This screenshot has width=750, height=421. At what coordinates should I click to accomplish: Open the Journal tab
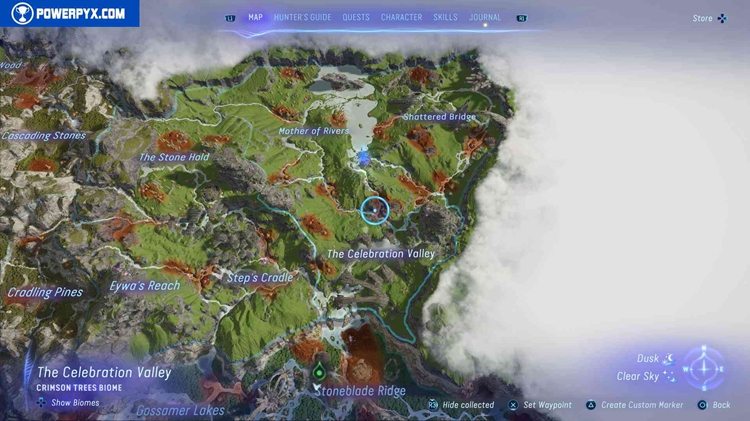point(485,17)
